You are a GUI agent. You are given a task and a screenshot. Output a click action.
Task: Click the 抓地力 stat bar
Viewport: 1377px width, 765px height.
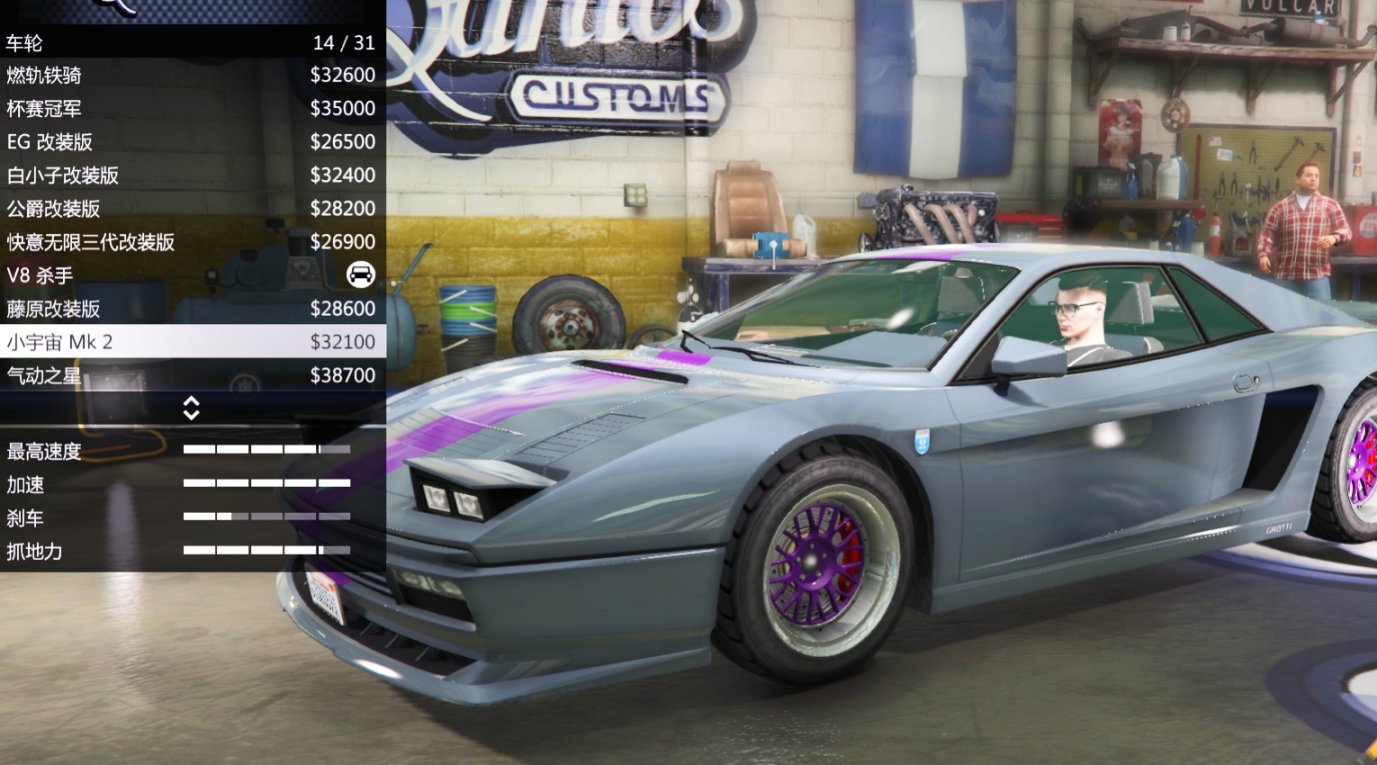point(265,551)
